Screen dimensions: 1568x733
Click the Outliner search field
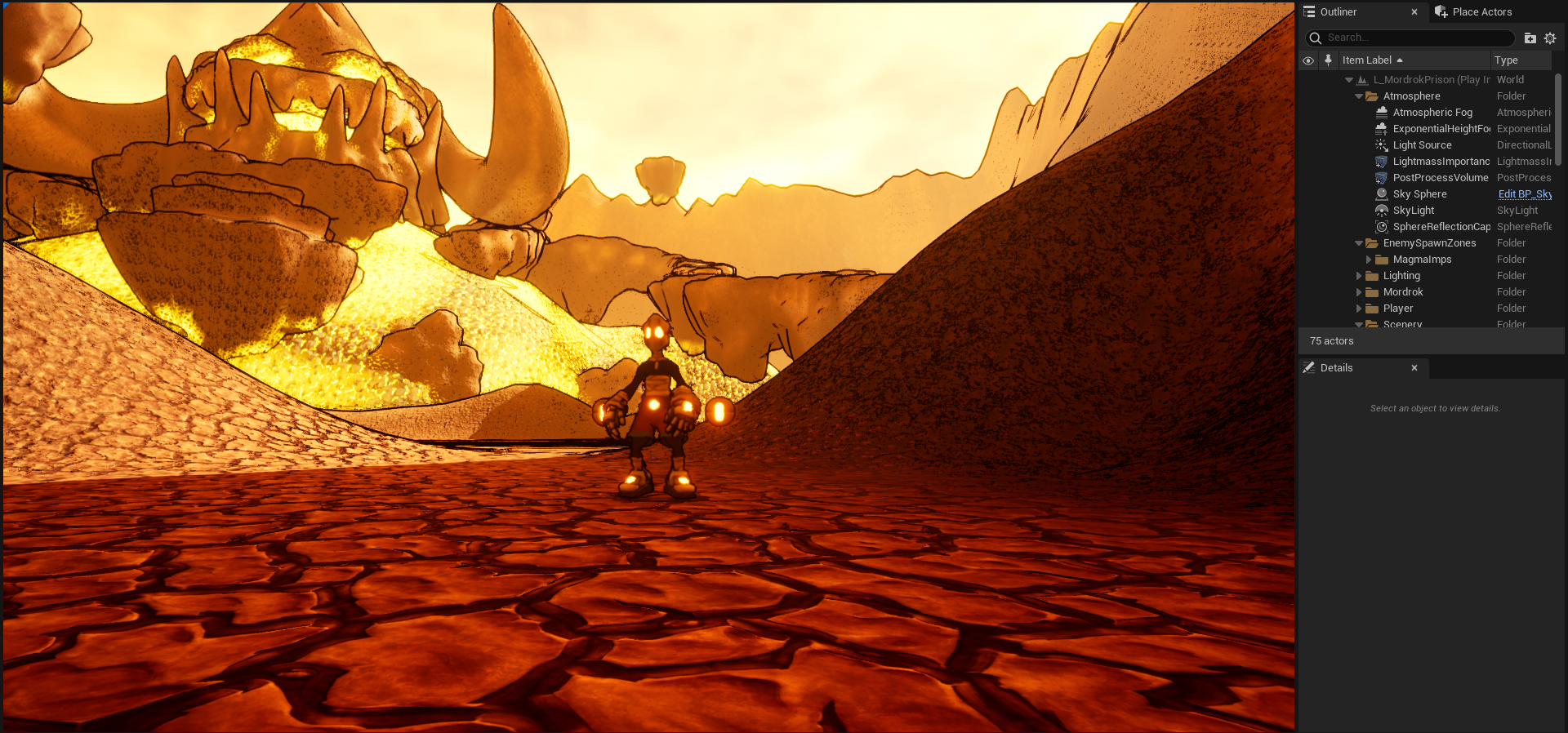click(x=1417, y=38)
